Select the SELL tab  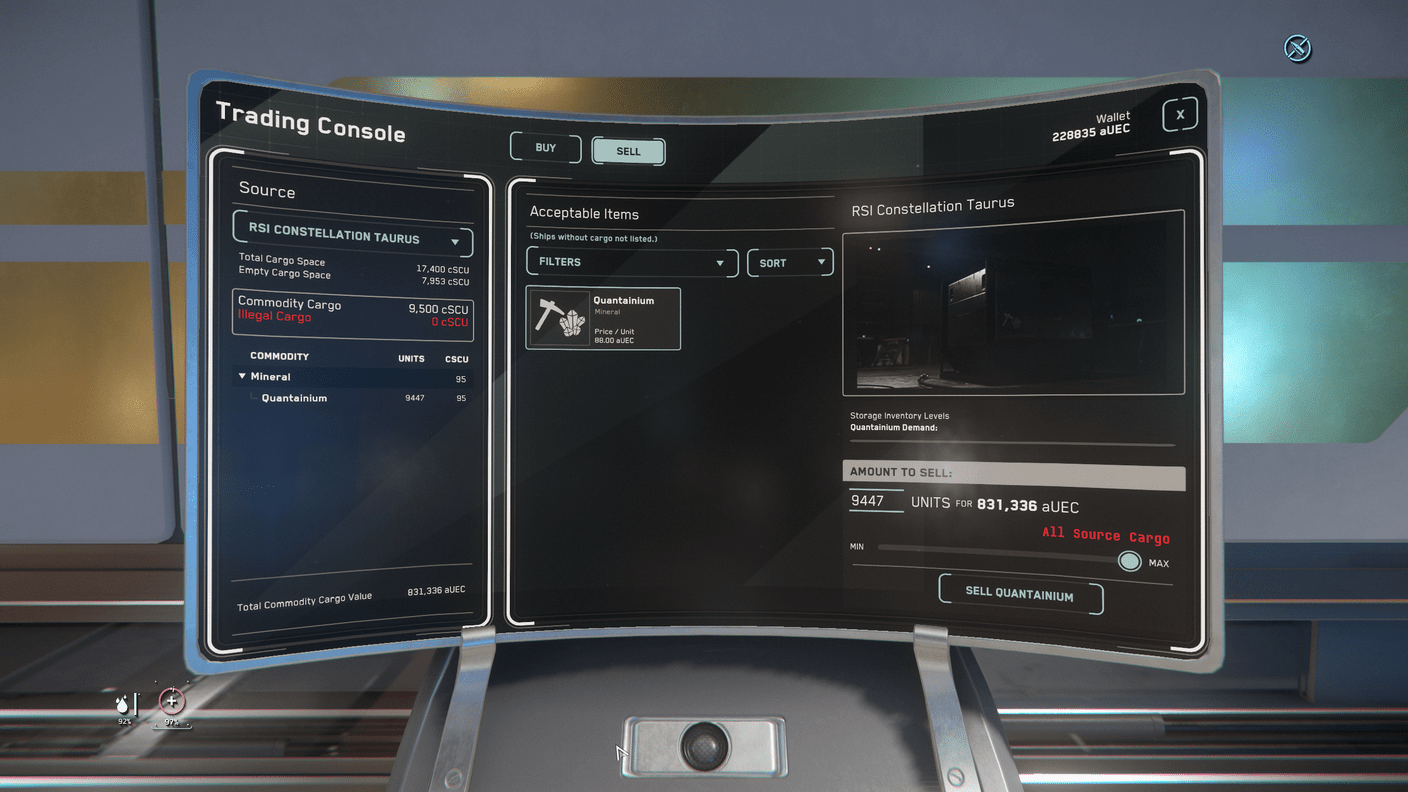point(628,151)
